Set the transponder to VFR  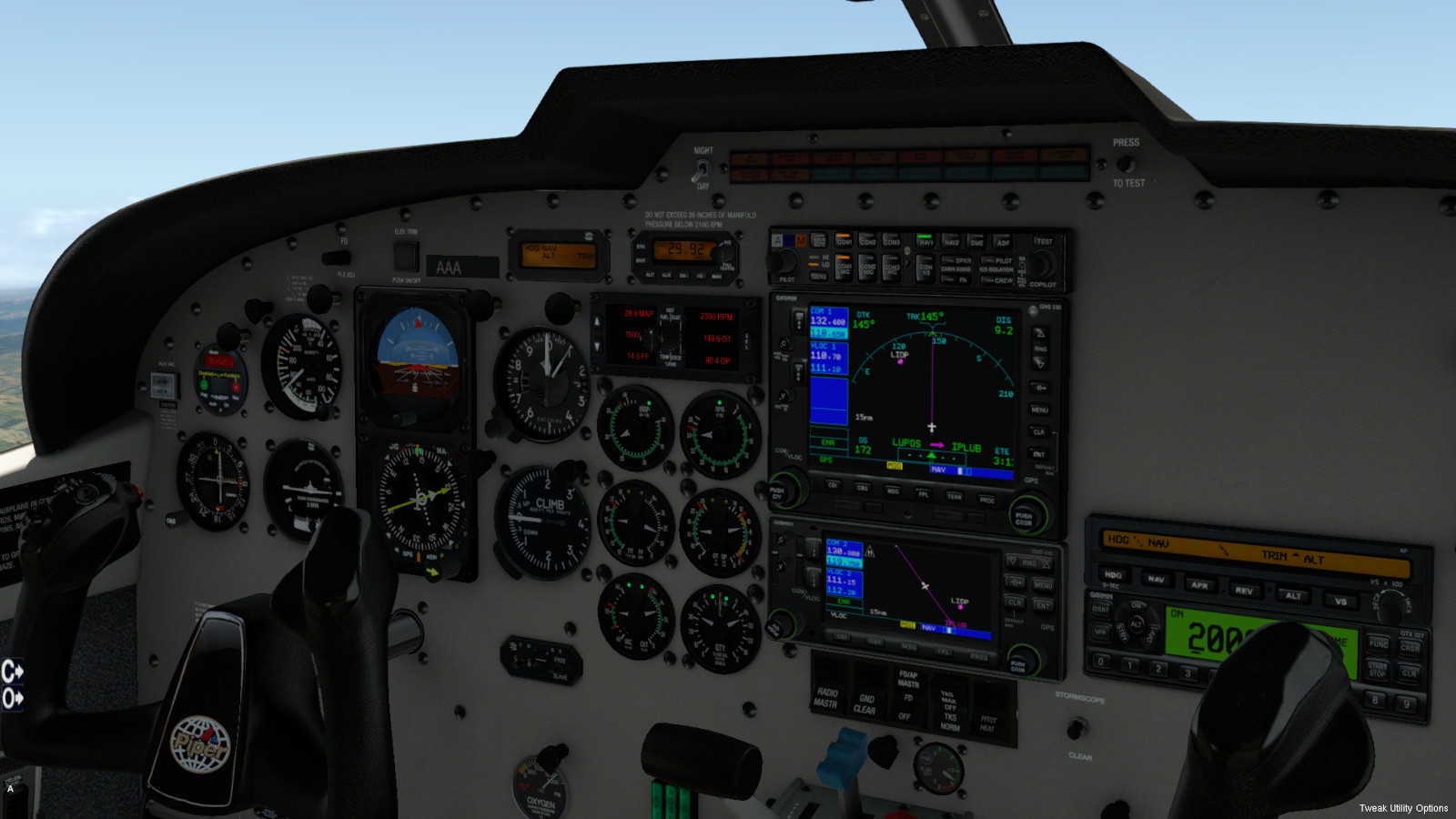pos(1100,631)
